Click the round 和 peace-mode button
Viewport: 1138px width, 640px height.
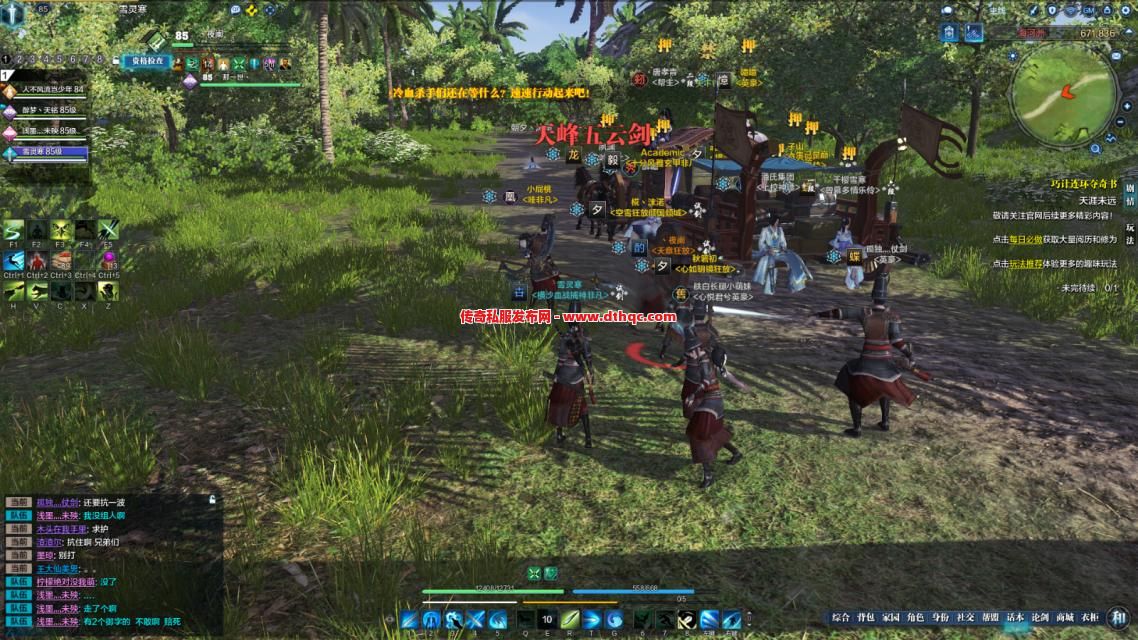pos(1118,617)
